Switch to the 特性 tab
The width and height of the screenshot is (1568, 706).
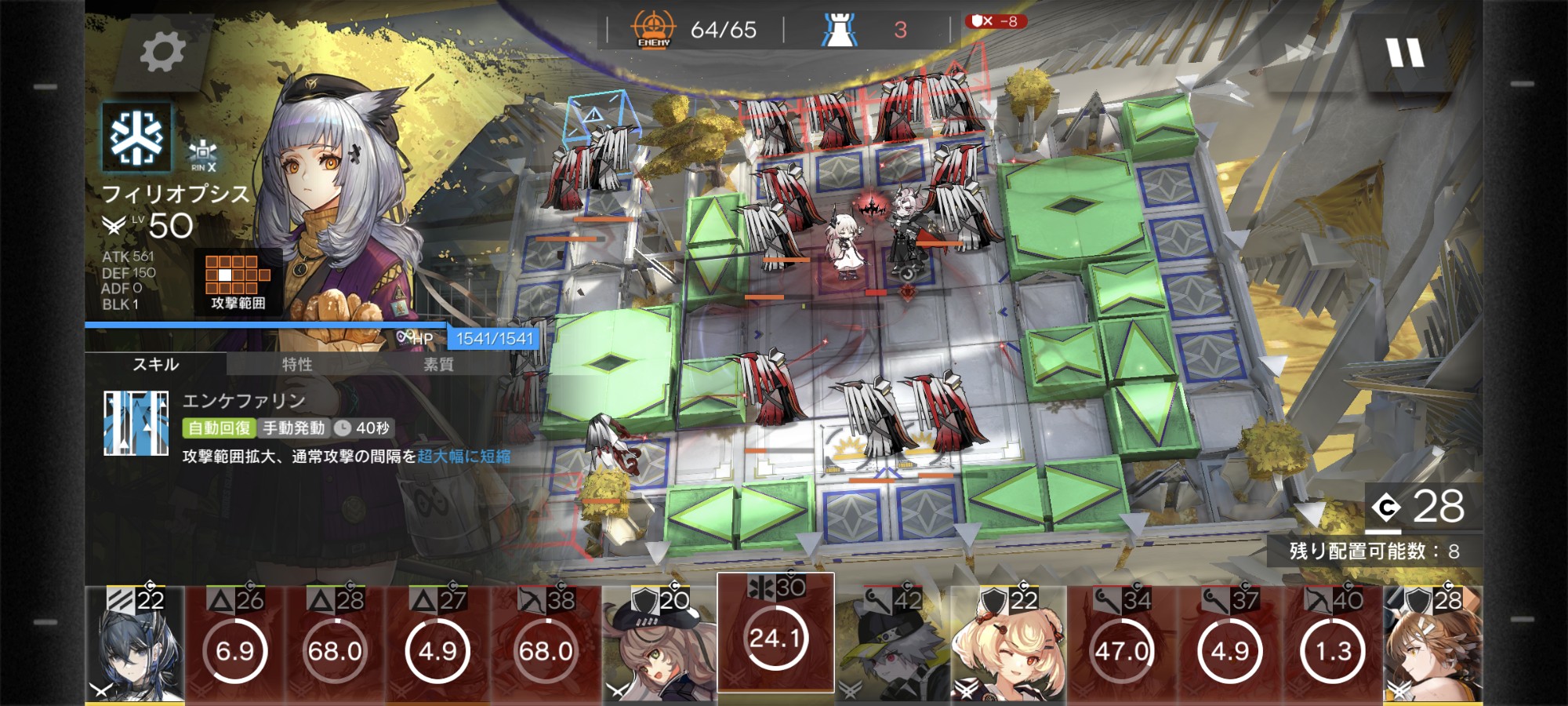[297, 364]
